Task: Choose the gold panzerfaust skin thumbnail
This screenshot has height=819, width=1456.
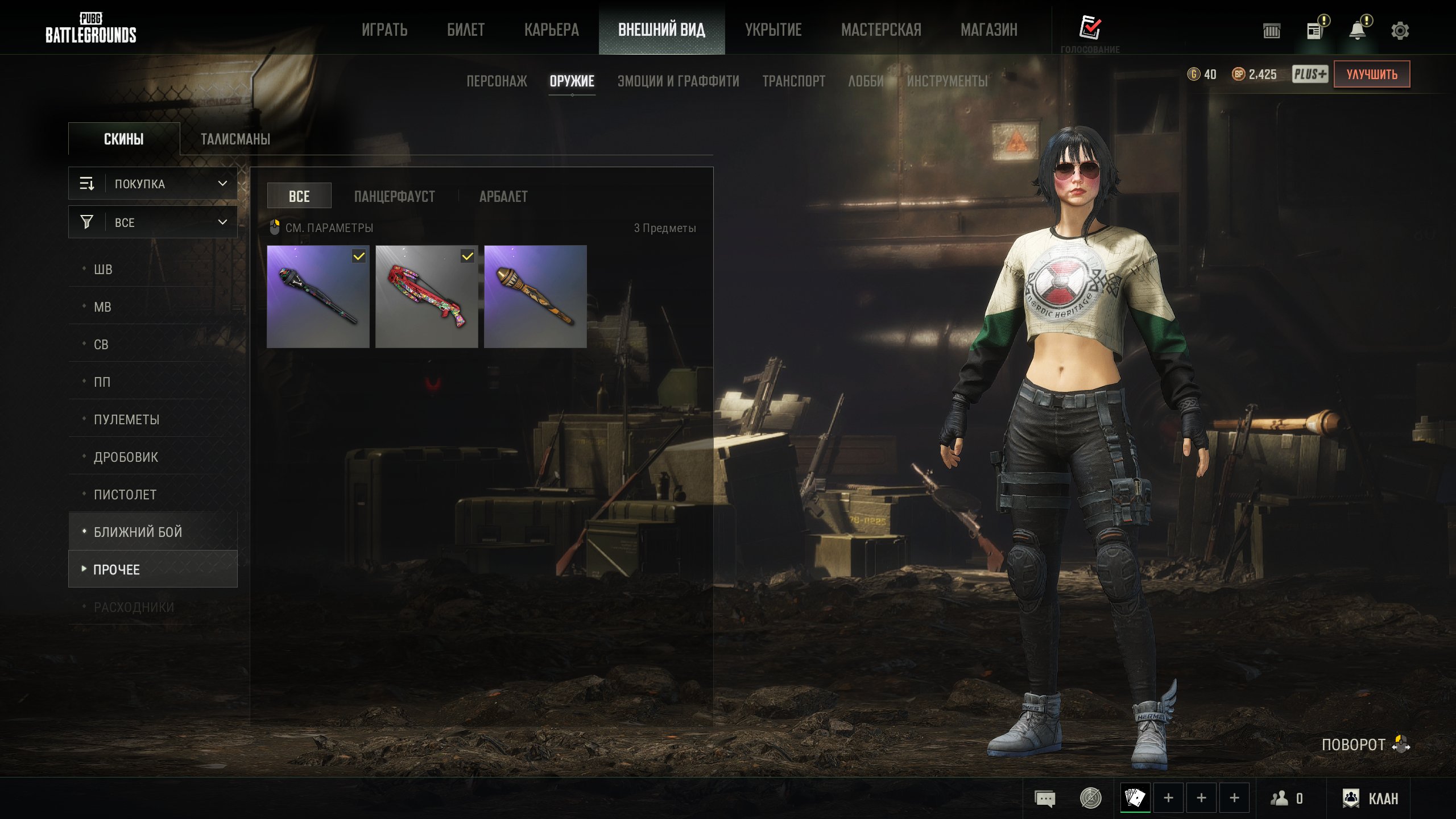Action: pos(535,296)
